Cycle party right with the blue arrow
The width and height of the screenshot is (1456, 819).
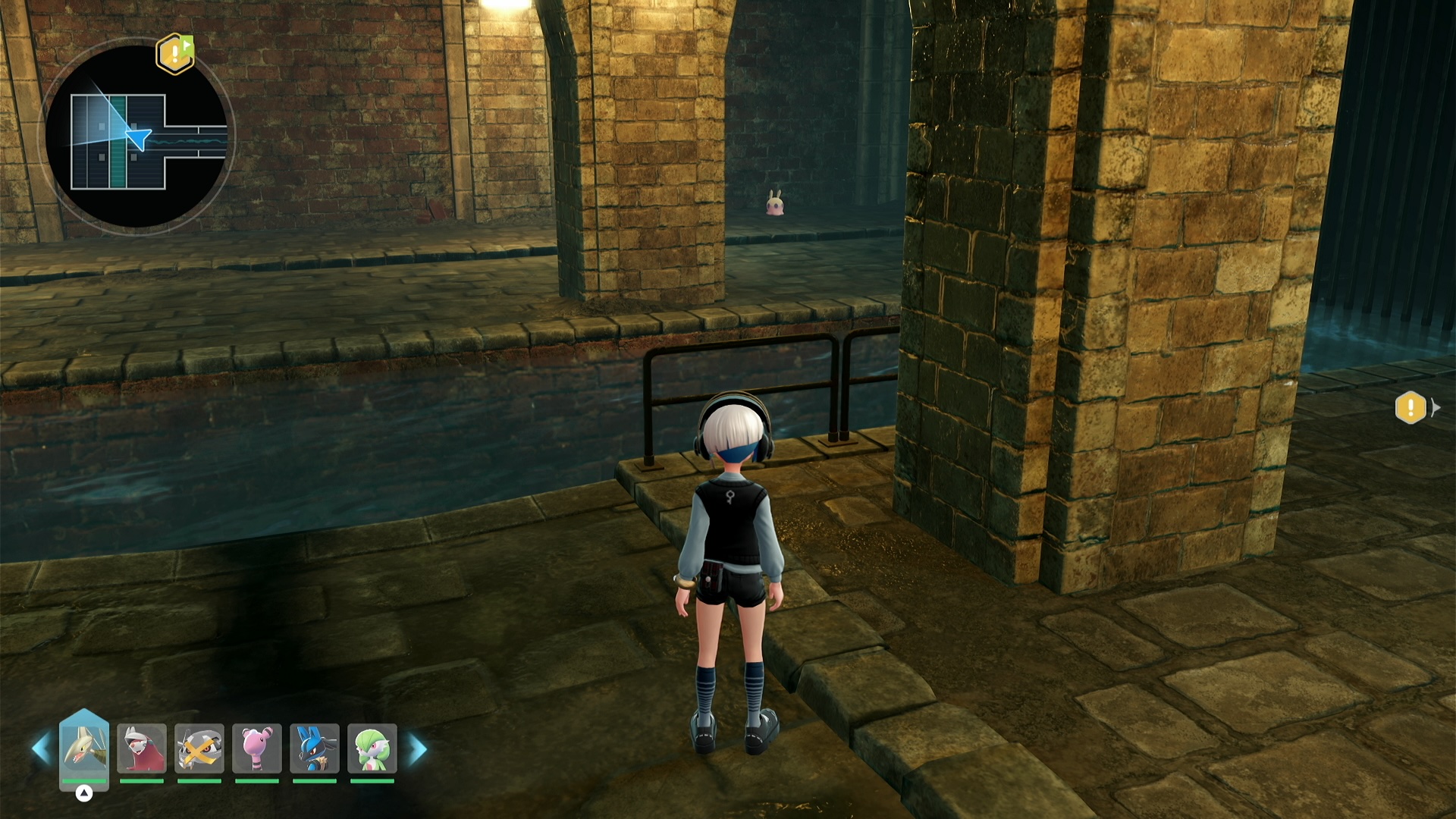[x=418, y=748]
